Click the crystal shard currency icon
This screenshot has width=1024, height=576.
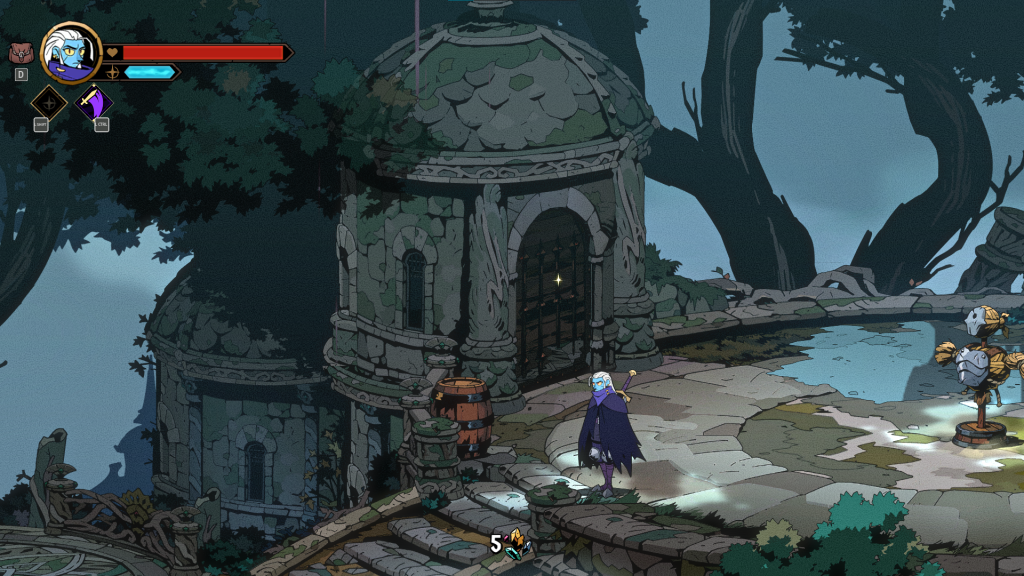coord(517,544)
